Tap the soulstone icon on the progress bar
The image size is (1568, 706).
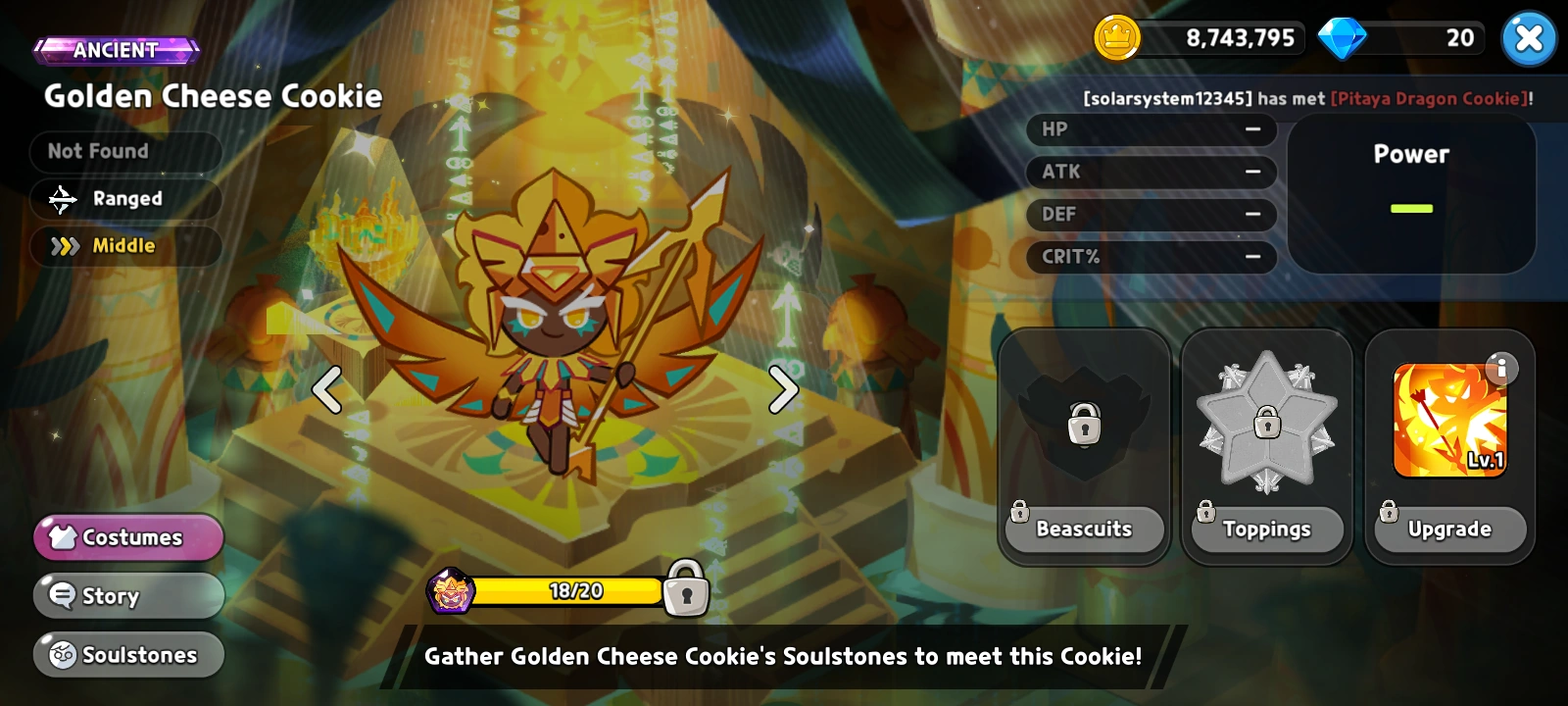(x=453, y=588)
